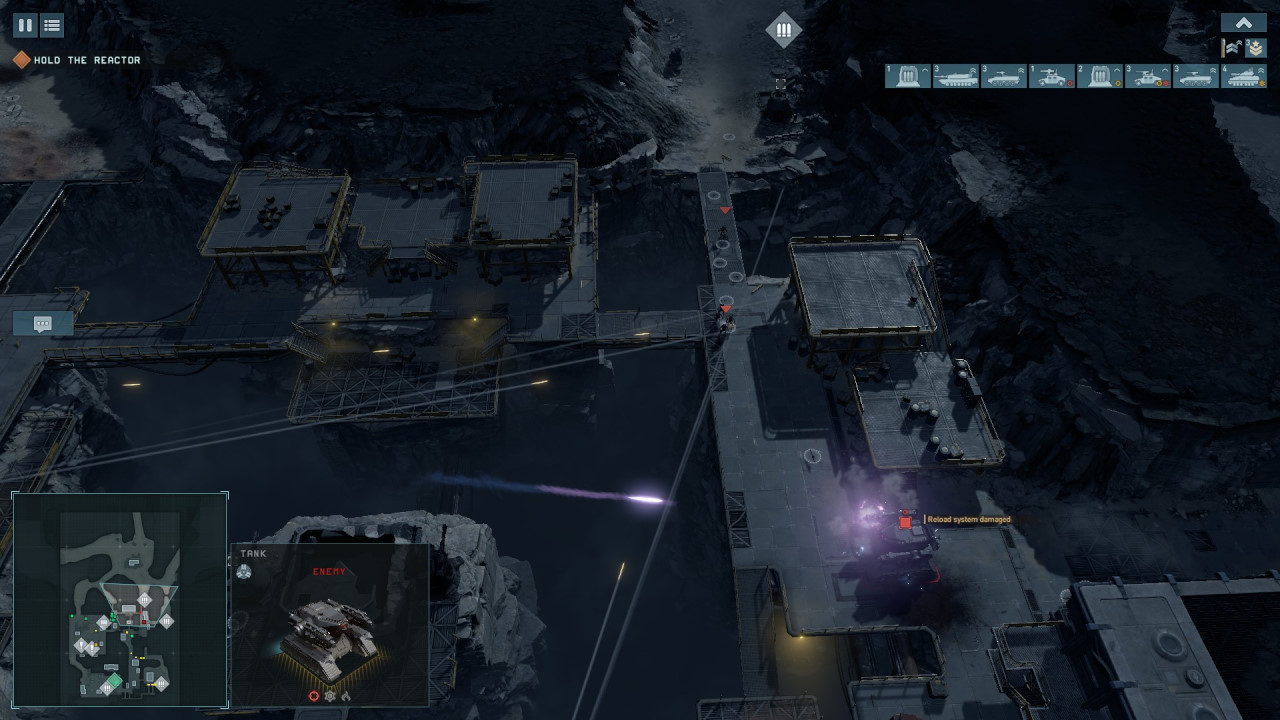The image size is (1280, 720).
Task: Click the red Reload system damaged marker
Action: [906, 520]
